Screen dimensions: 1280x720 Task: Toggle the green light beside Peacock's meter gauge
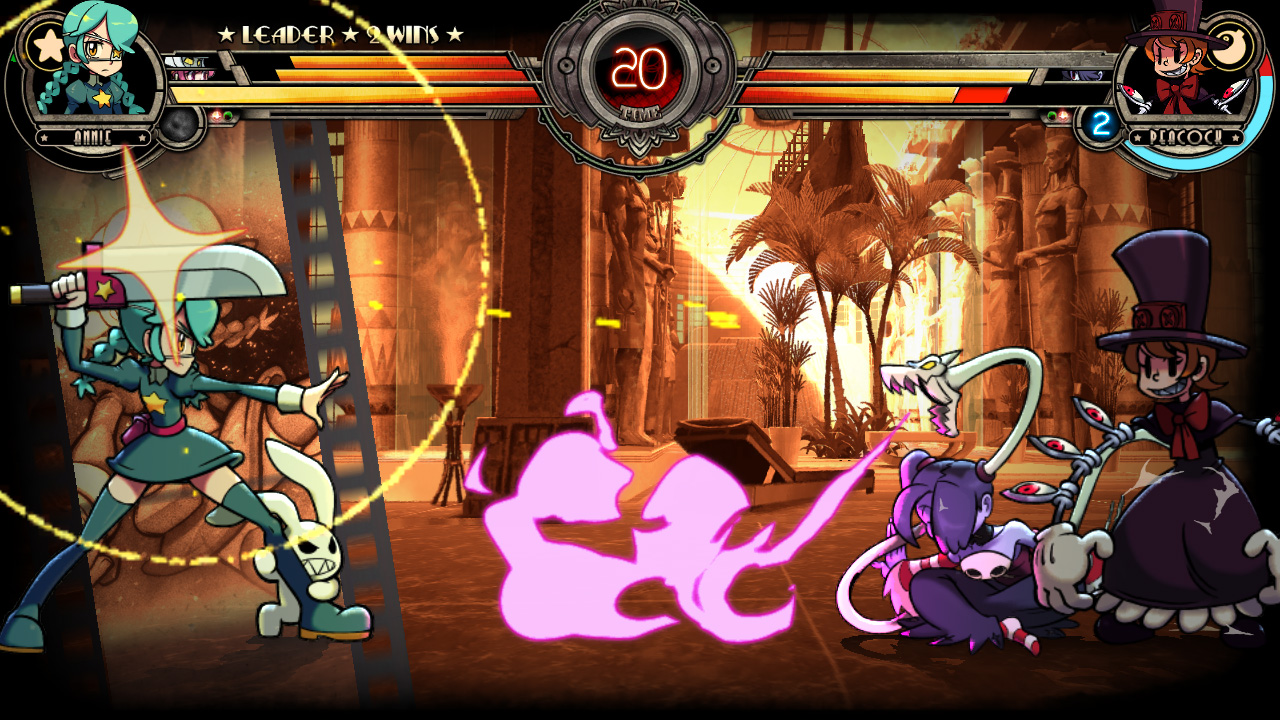[1051, 115]
